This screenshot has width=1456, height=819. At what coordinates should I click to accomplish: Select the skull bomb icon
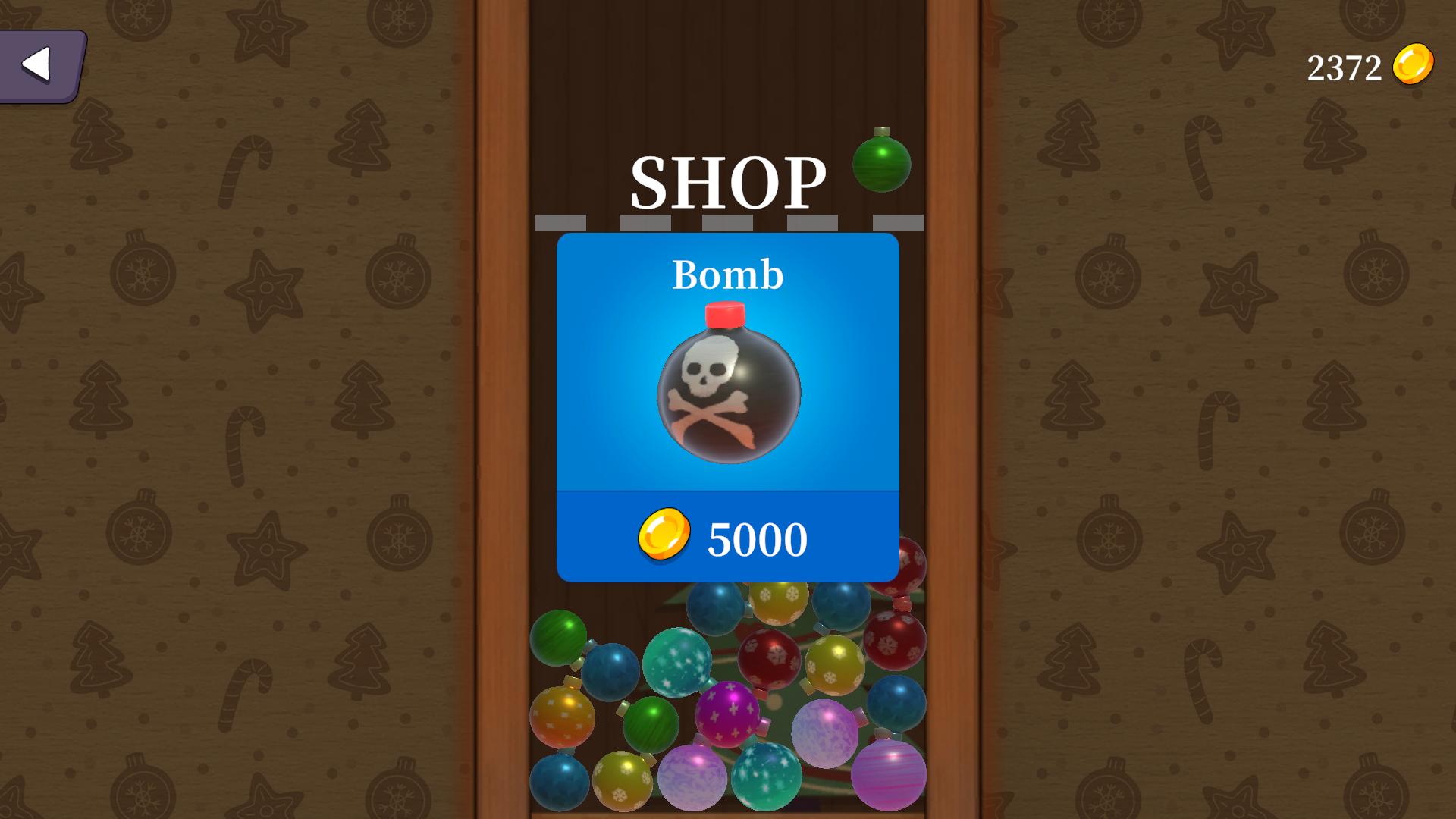(728, 394)
